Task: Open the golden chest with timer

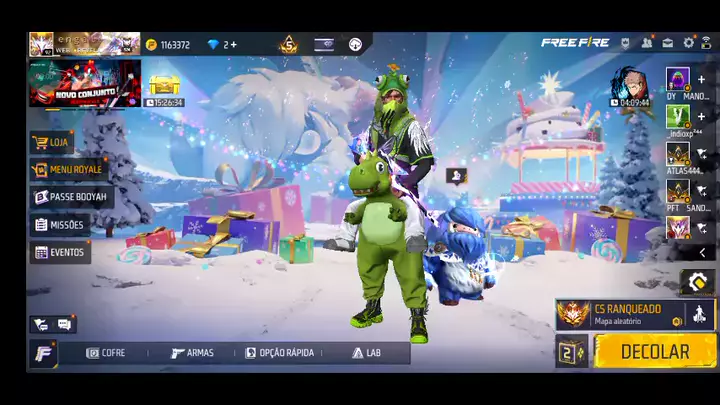Action: pyautogui.click(x=164, y=88)
